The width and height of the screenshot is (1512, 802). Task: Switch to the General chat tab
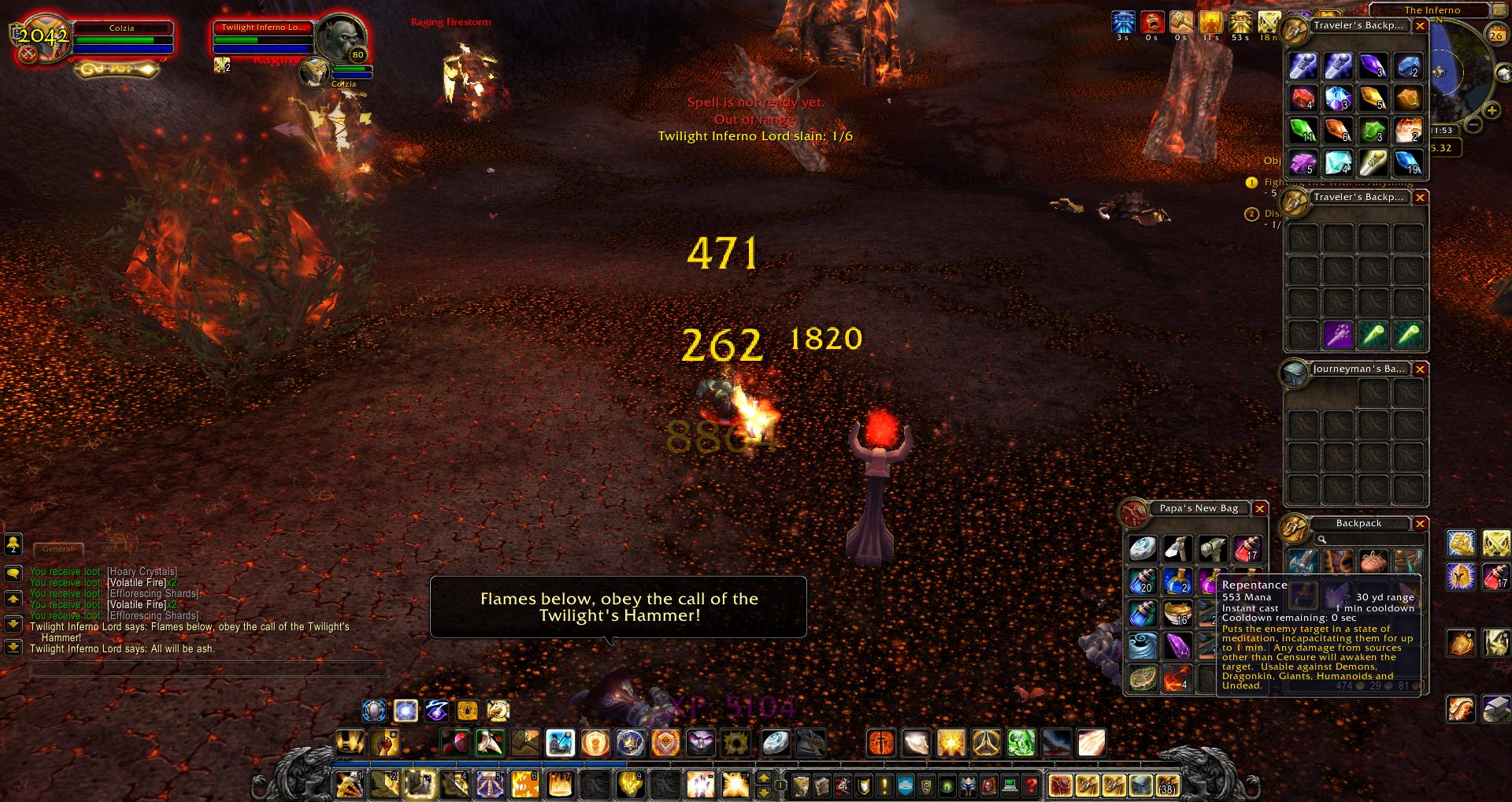pos(57,549)
